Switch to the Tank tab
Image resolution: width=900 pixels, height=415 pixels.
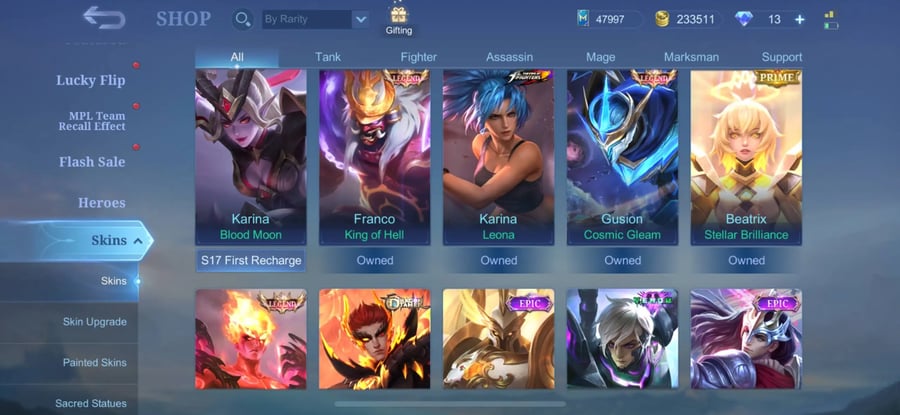(328, 57)
